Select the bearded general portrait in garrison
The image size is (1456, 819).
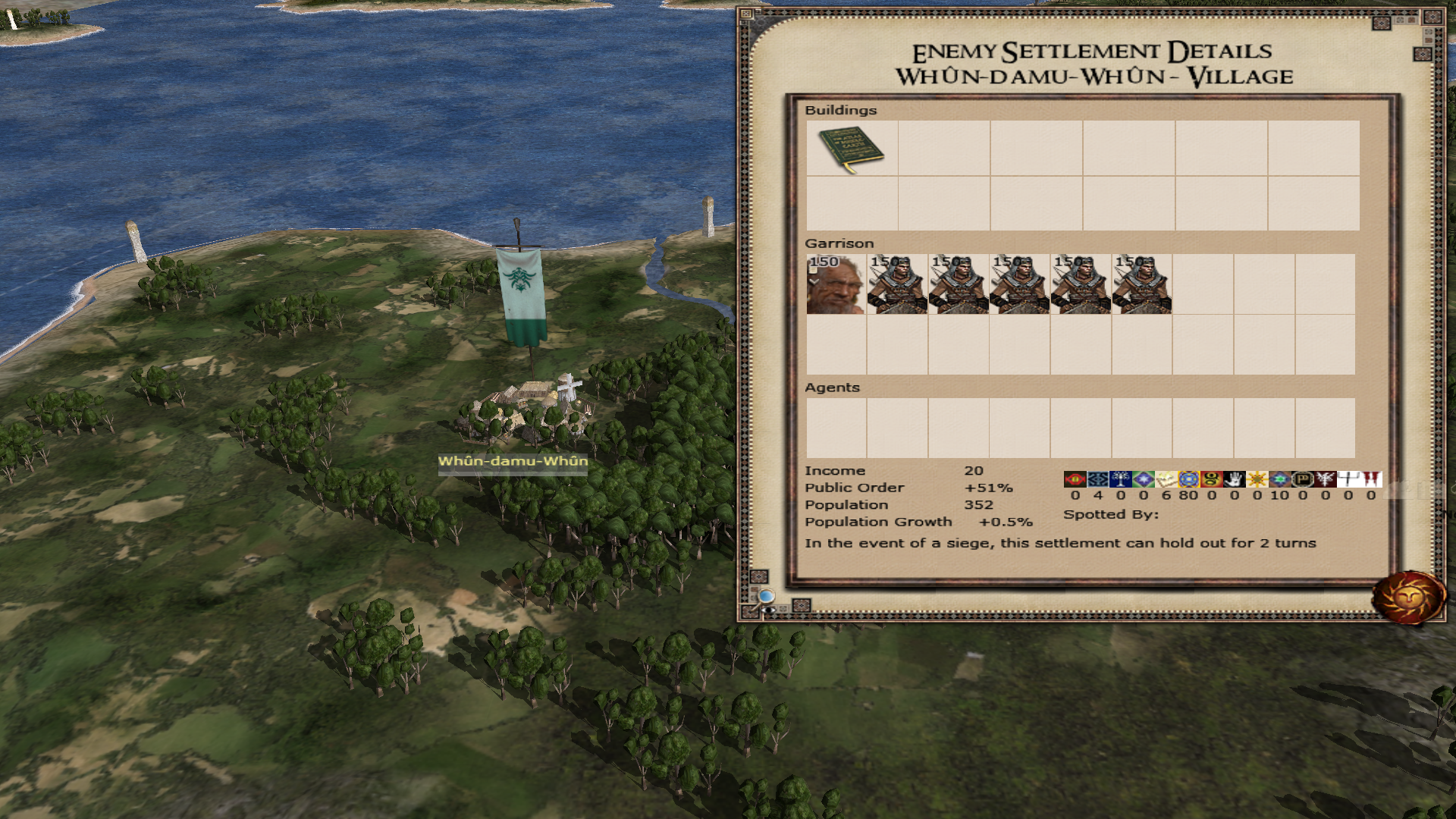(x=836, y=284)
